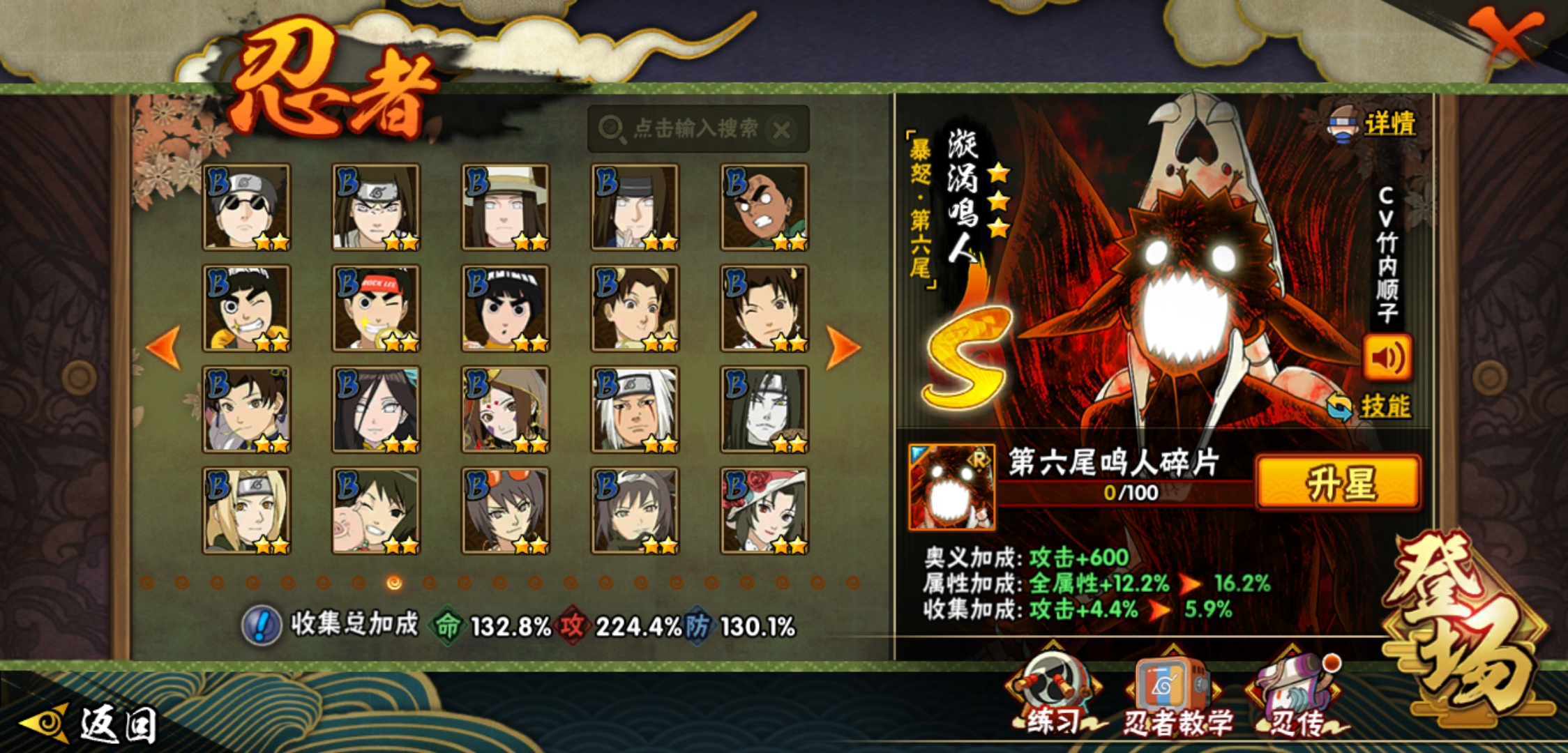Select the ninja portrait with black sunglasses

tap(246, 207)
